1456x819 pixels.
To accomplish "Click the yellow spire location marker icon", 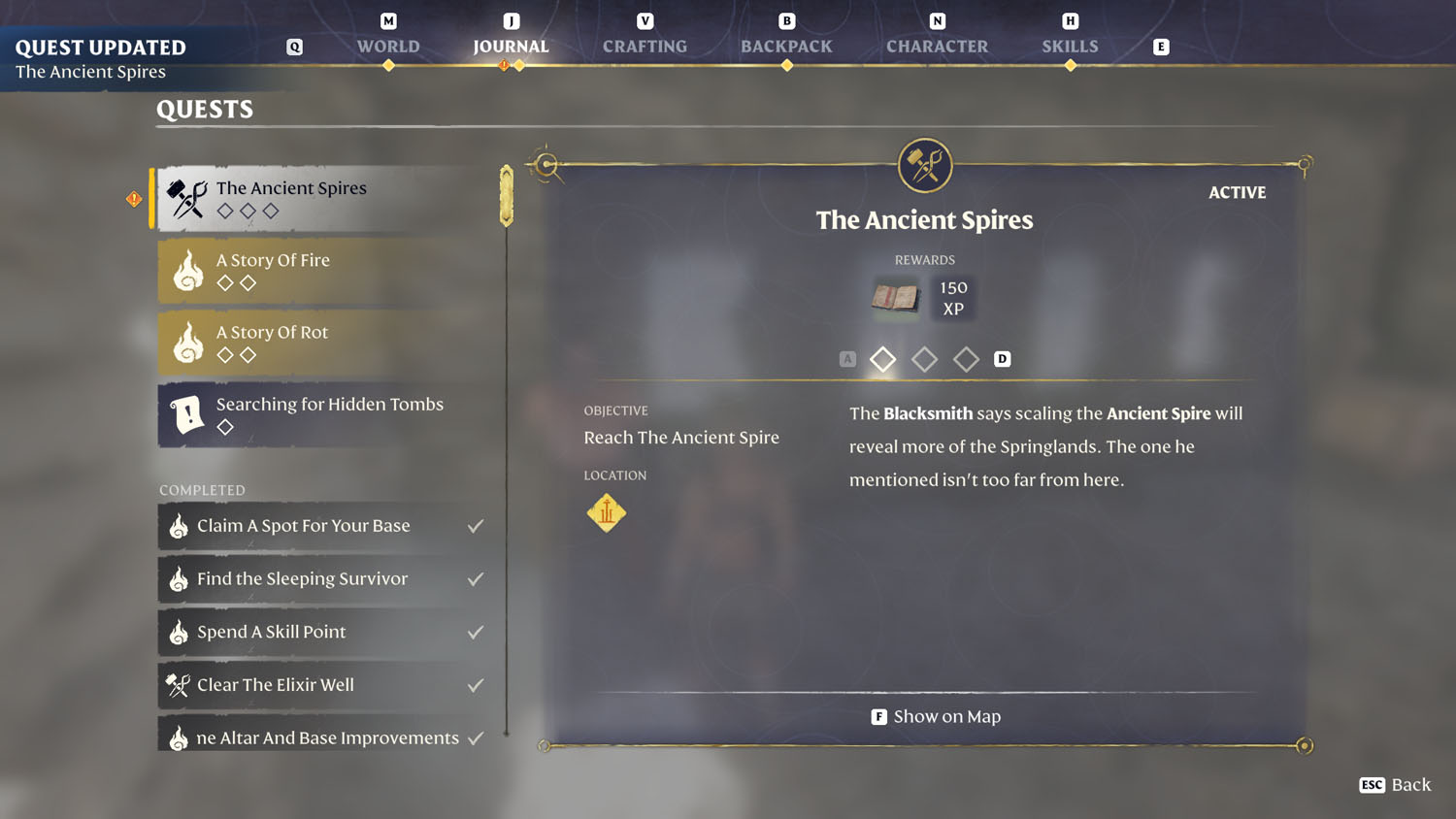I will coord(607,512).
